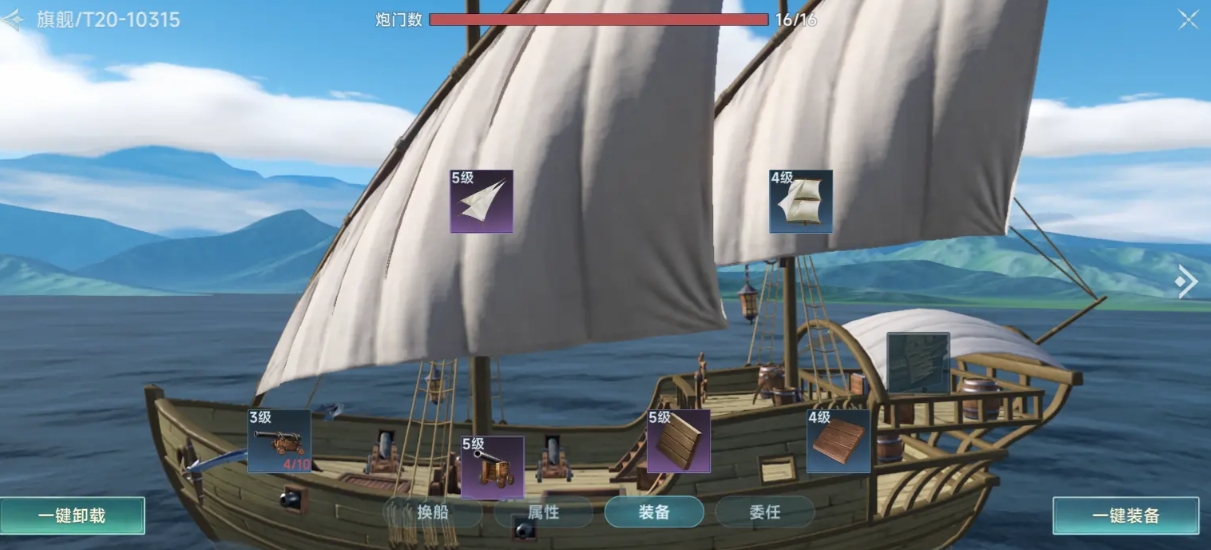Viewport: 1211px width, 550px height.
Task: Click the 一键卸载 unload-all button
Action: [72, 516]
